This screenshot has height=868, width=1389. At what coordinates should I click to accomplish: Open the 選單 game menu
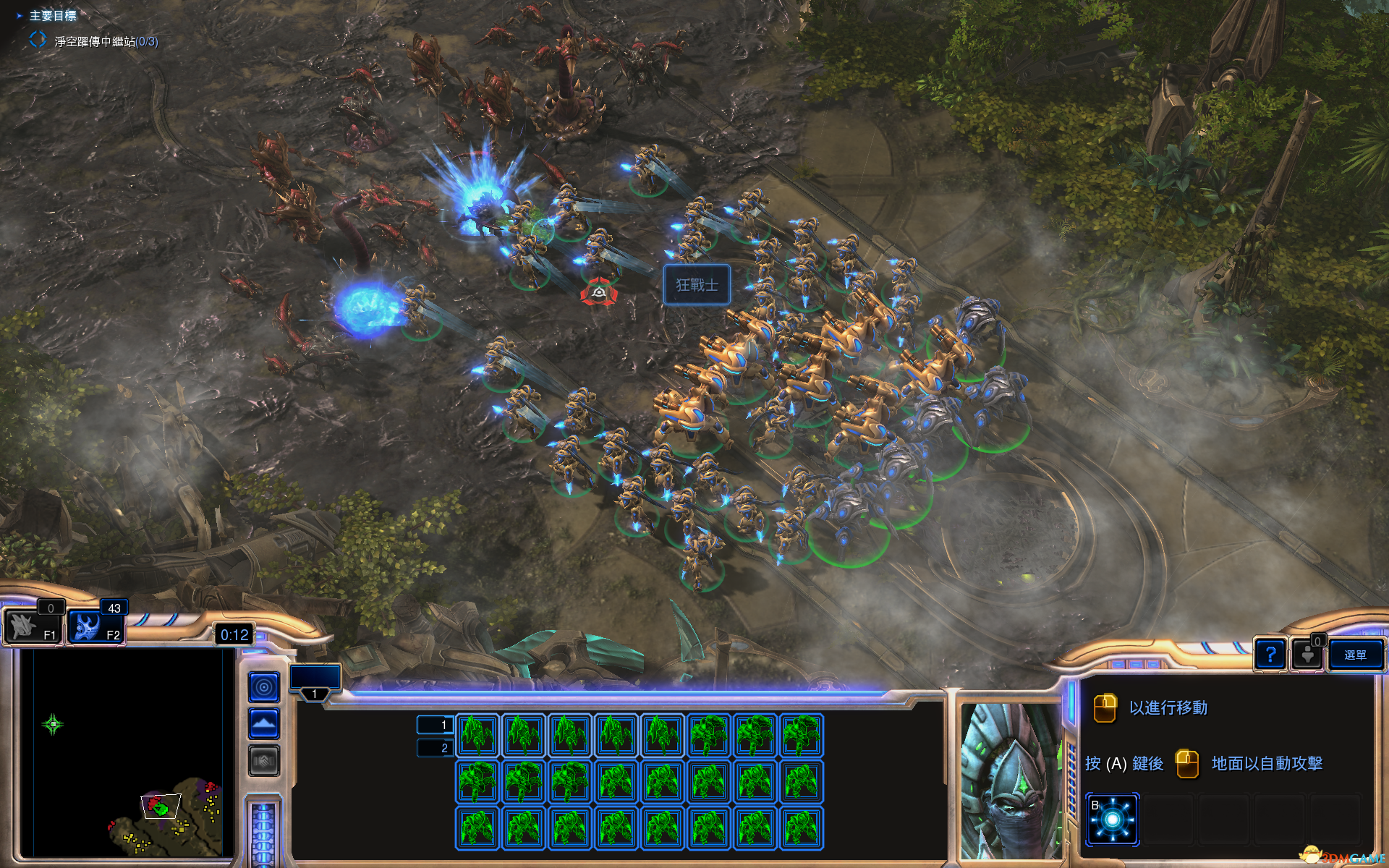click(x=1356, y=655)
